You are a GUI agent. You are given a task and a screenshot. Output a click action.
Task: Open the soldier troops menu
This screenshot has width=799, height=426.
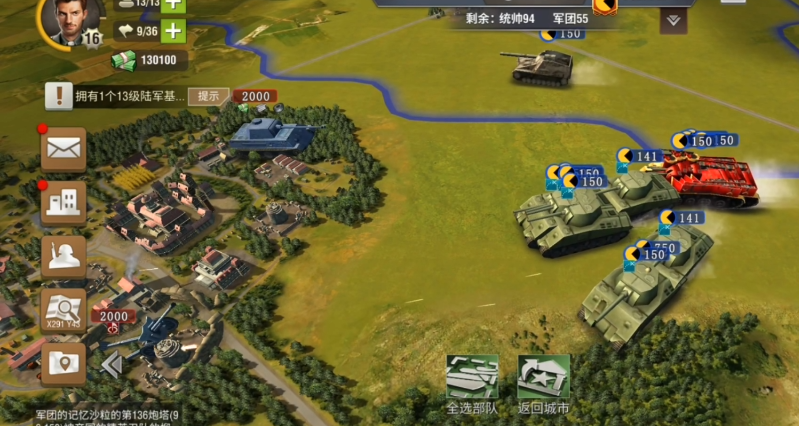click(x=63, y=256)
